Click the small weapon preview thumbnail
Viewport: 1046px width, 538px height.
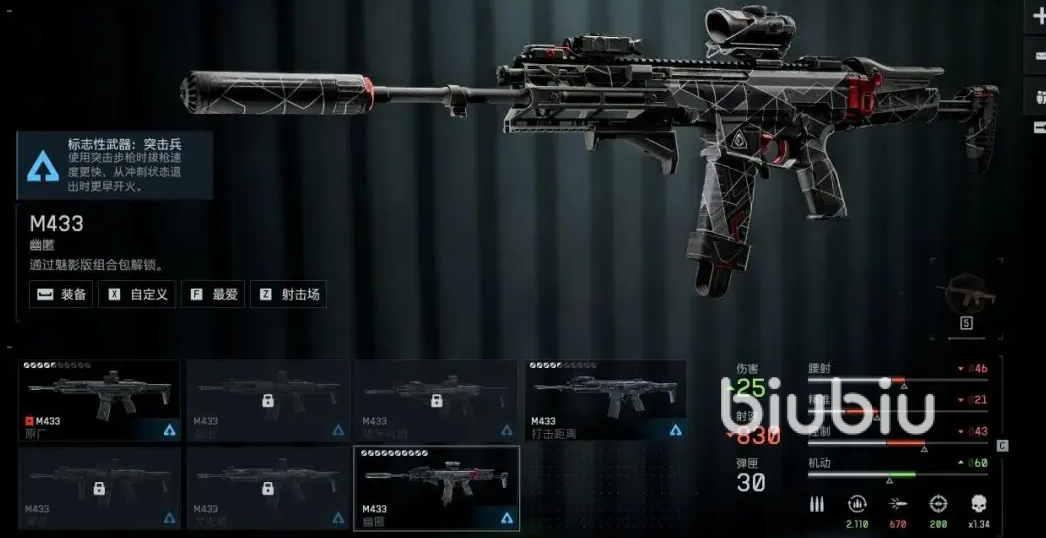click(x=964, y=291)
